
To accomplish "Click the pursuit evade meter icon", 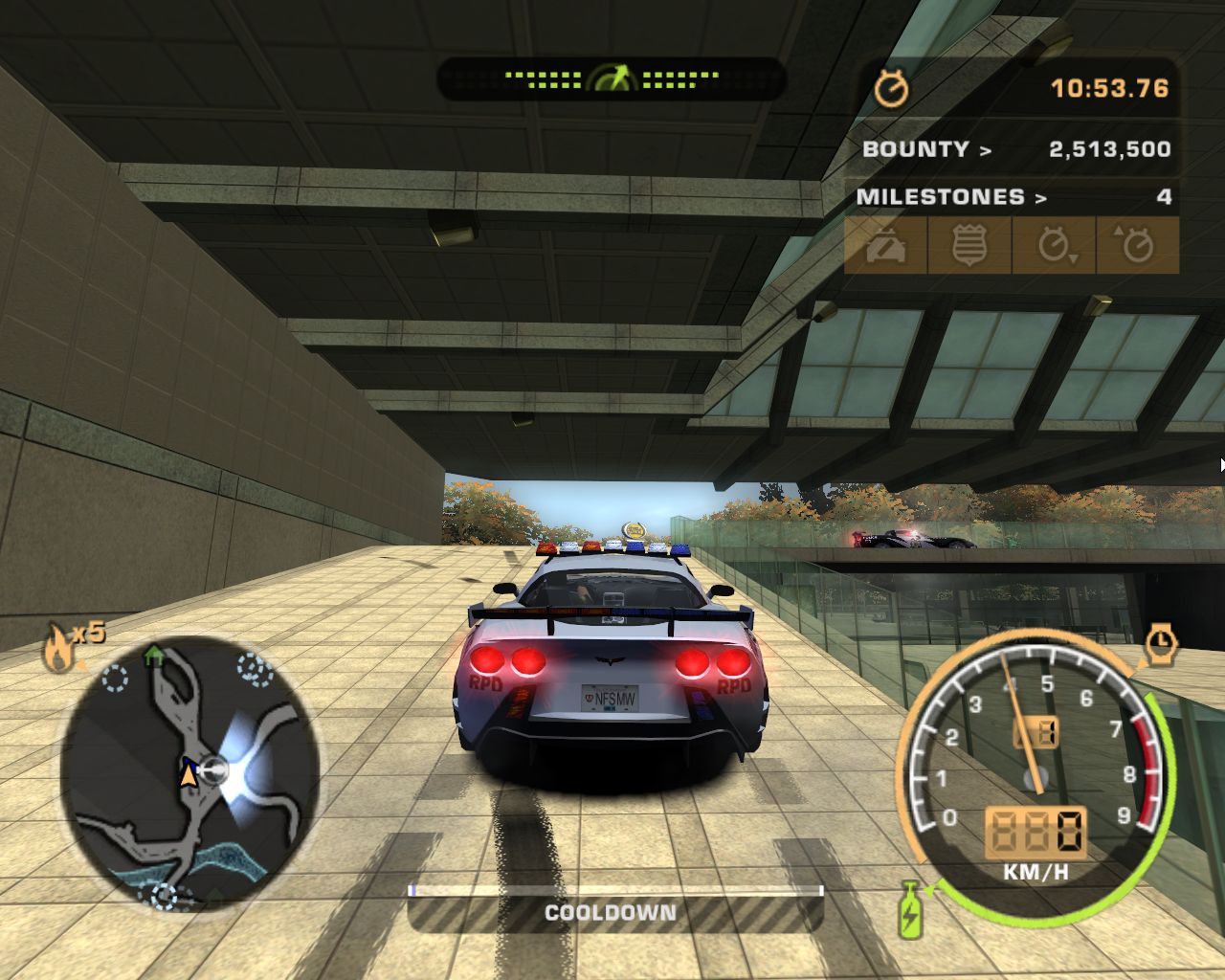I will pyautogui.click(x=612, y=78).
